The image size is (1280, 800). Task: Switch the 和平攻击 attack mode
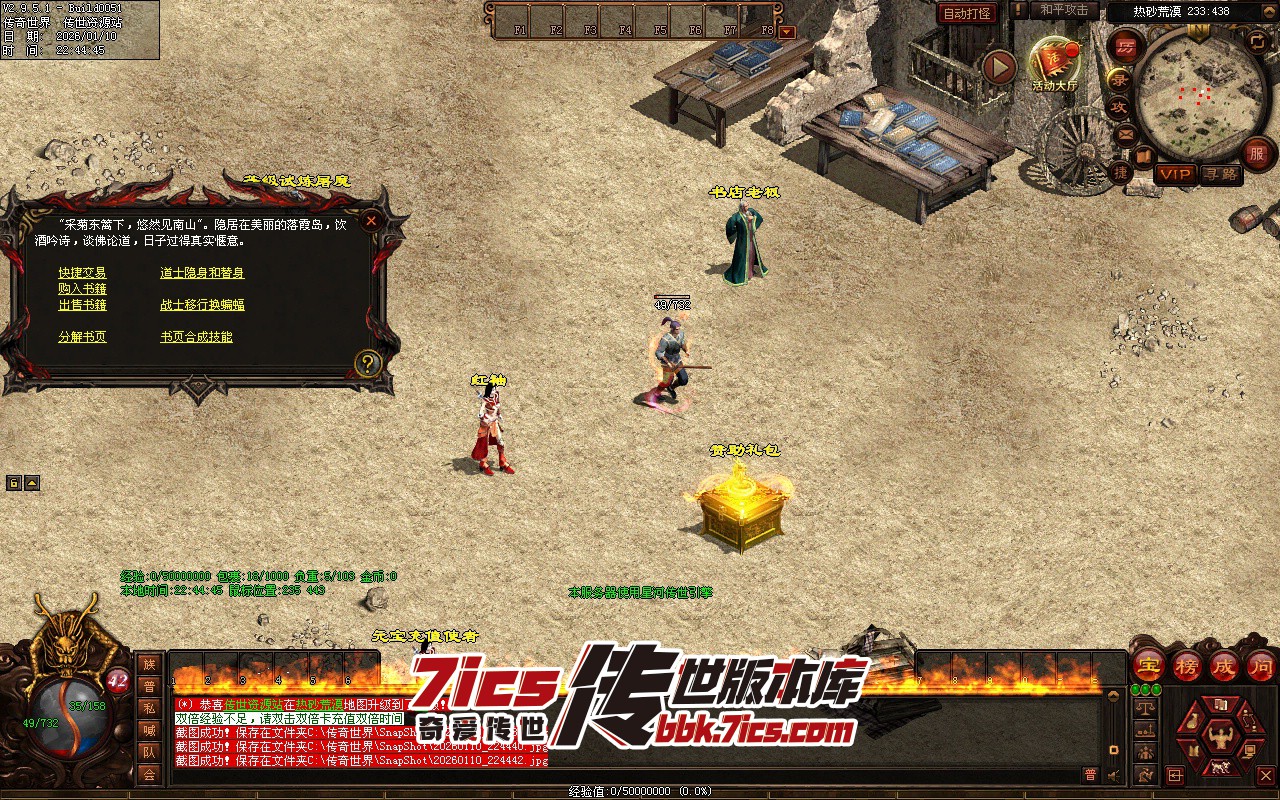1063,10
